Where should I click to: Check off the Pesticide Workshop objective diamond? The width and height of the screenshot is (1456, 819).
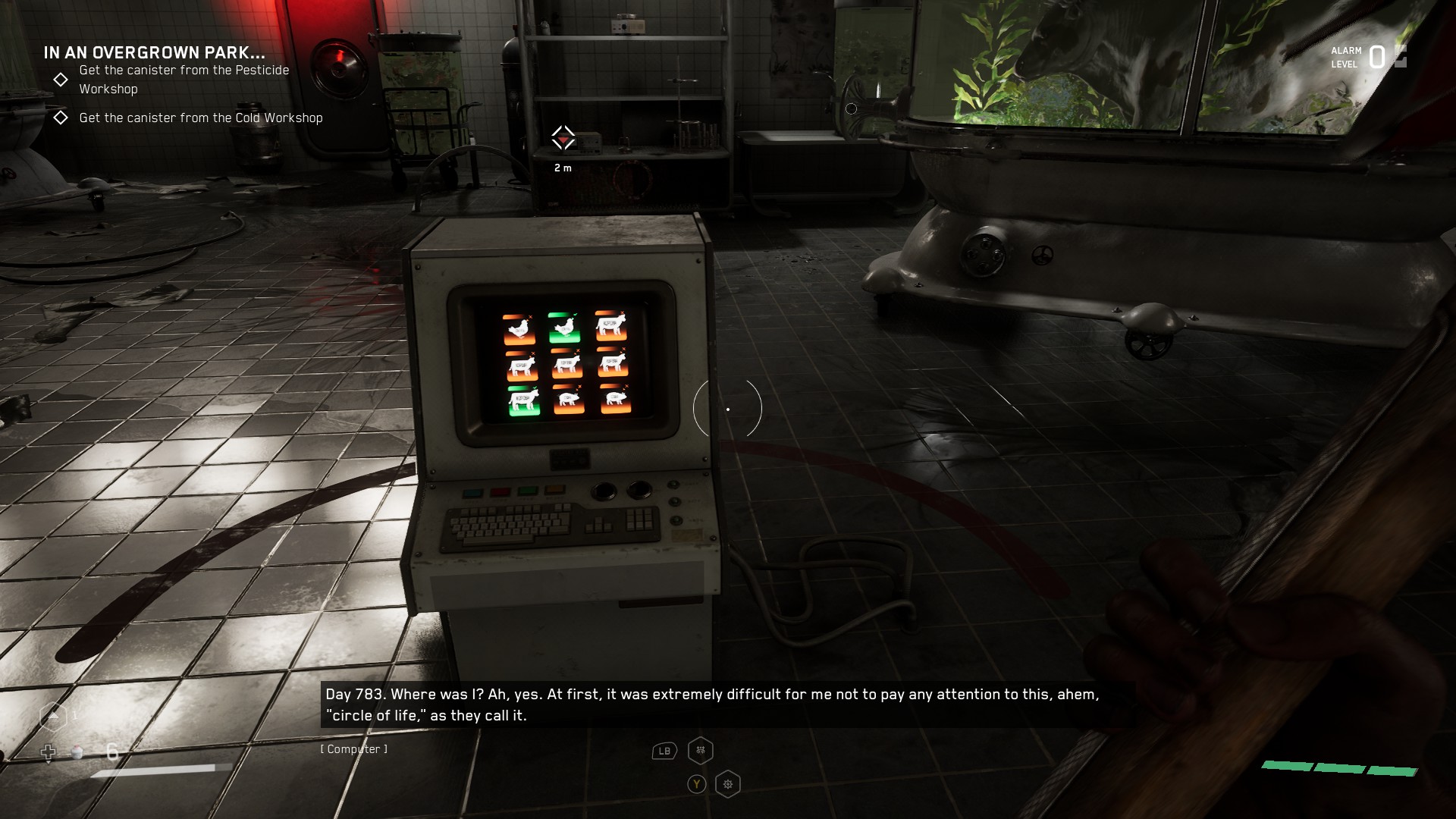pos(60,79)
